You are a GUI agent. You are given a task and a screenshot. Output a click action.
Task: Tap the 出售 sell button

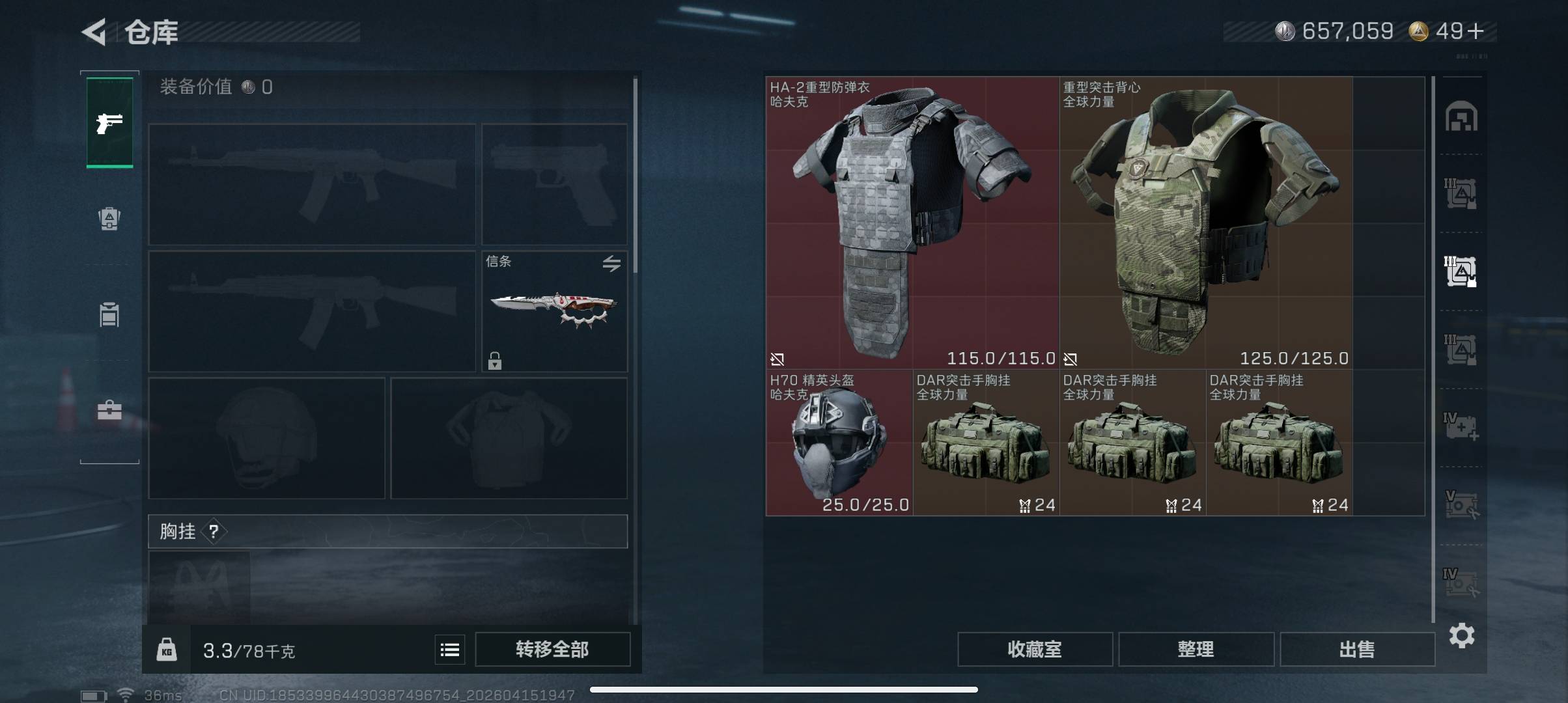point(1357,649)
